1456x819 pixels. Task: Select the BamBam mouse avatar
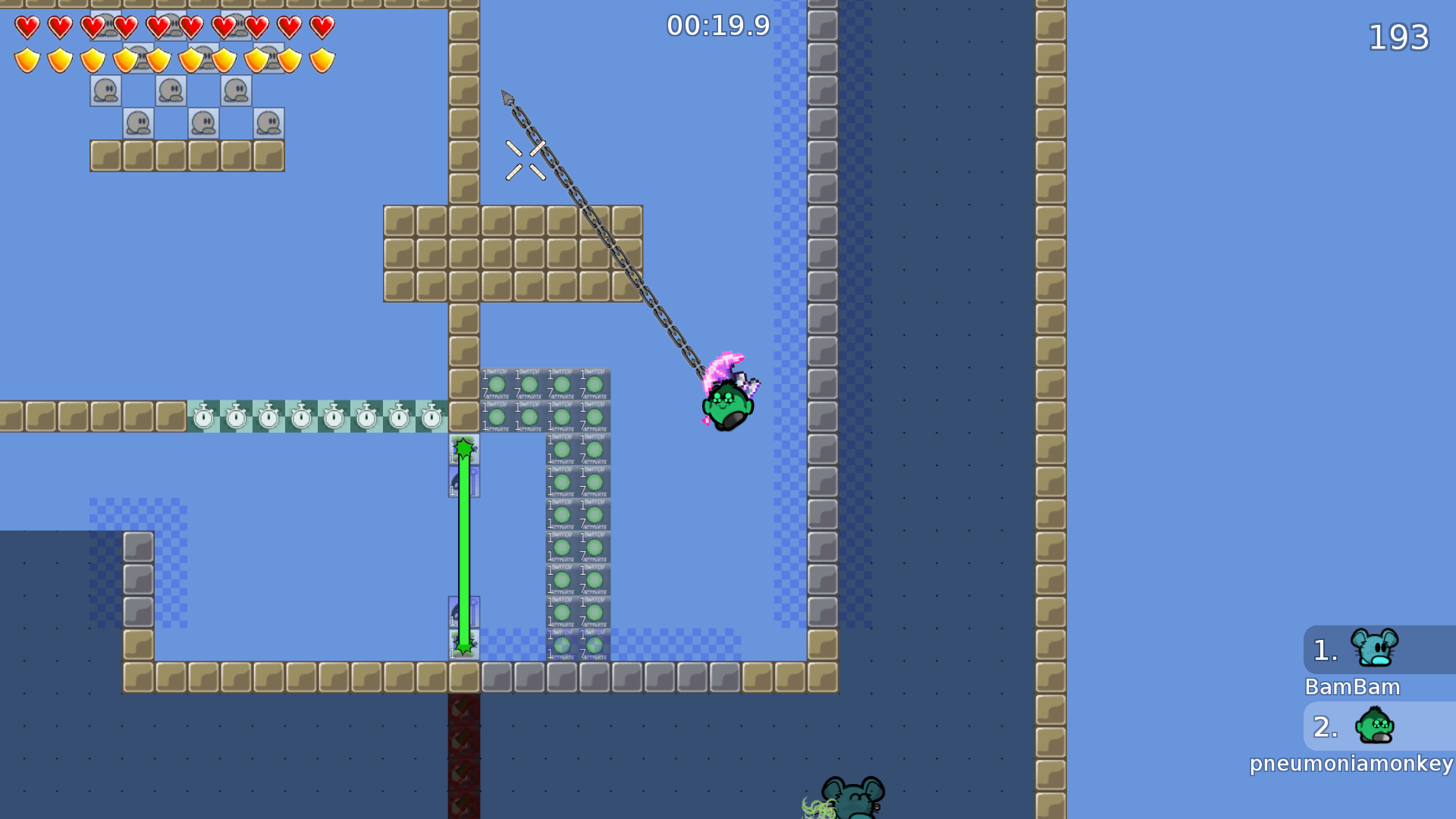(x=1375, y=650)
